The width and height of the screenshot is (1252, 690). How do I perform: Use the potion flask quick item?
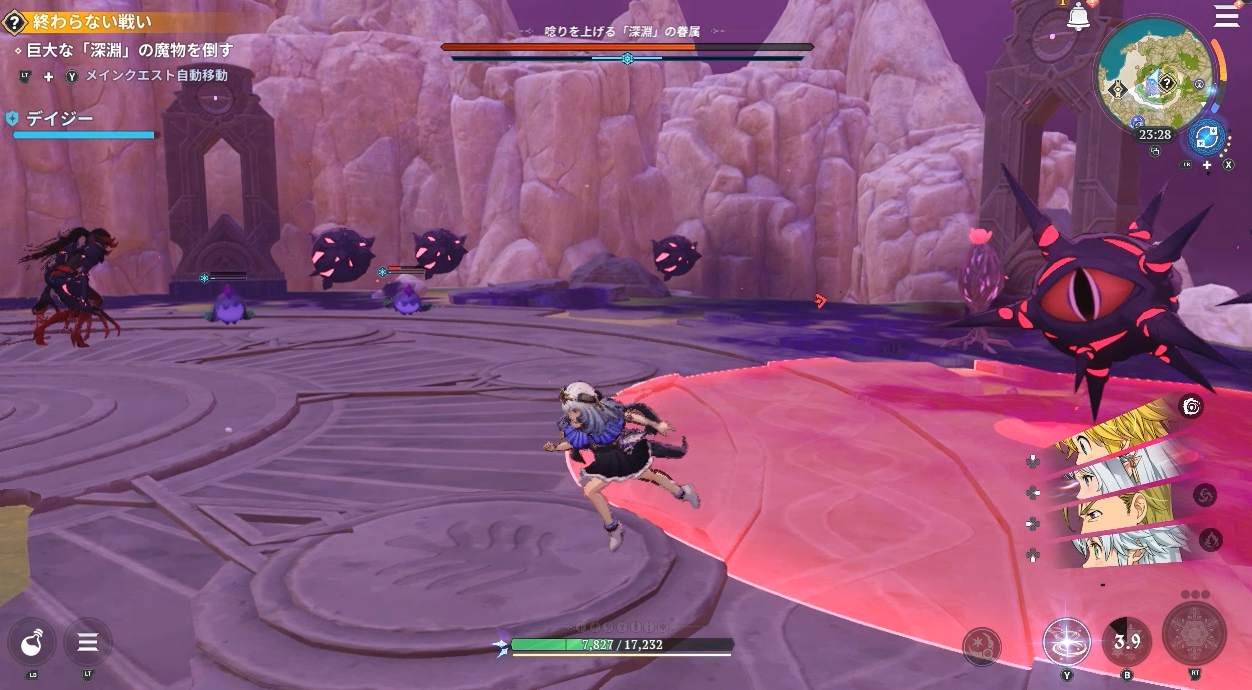click(x=32, y=642)
